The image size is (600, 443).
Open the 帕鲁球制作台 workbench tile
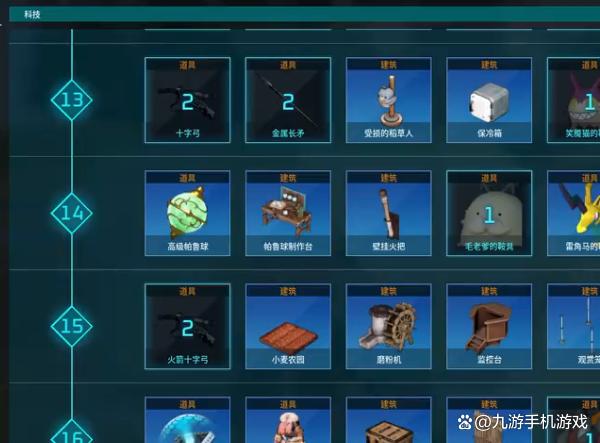click(x=288, y=212)
